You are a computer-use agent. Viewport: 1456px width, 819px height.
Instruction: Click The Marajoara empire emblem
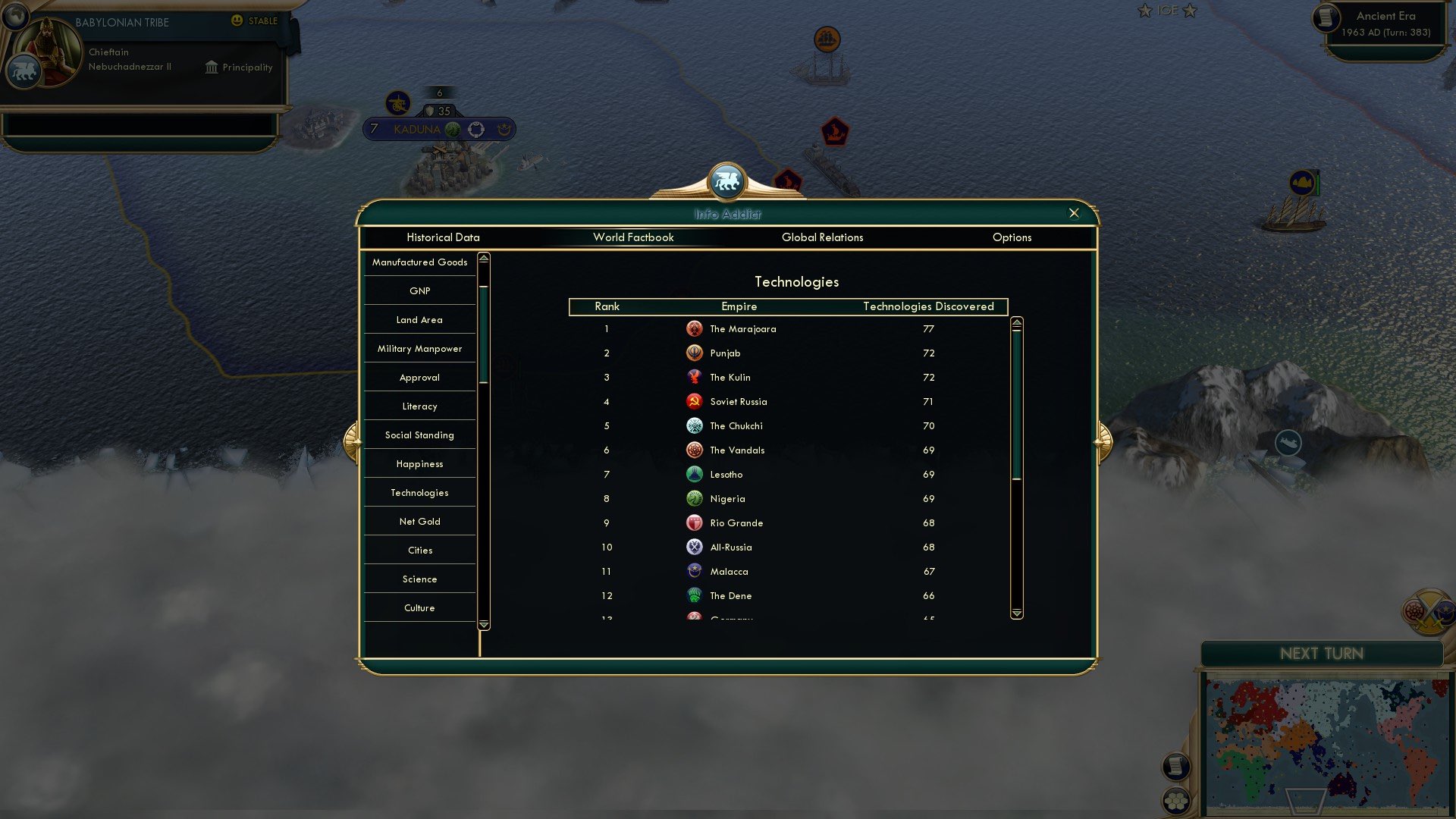tap(695, 328)
